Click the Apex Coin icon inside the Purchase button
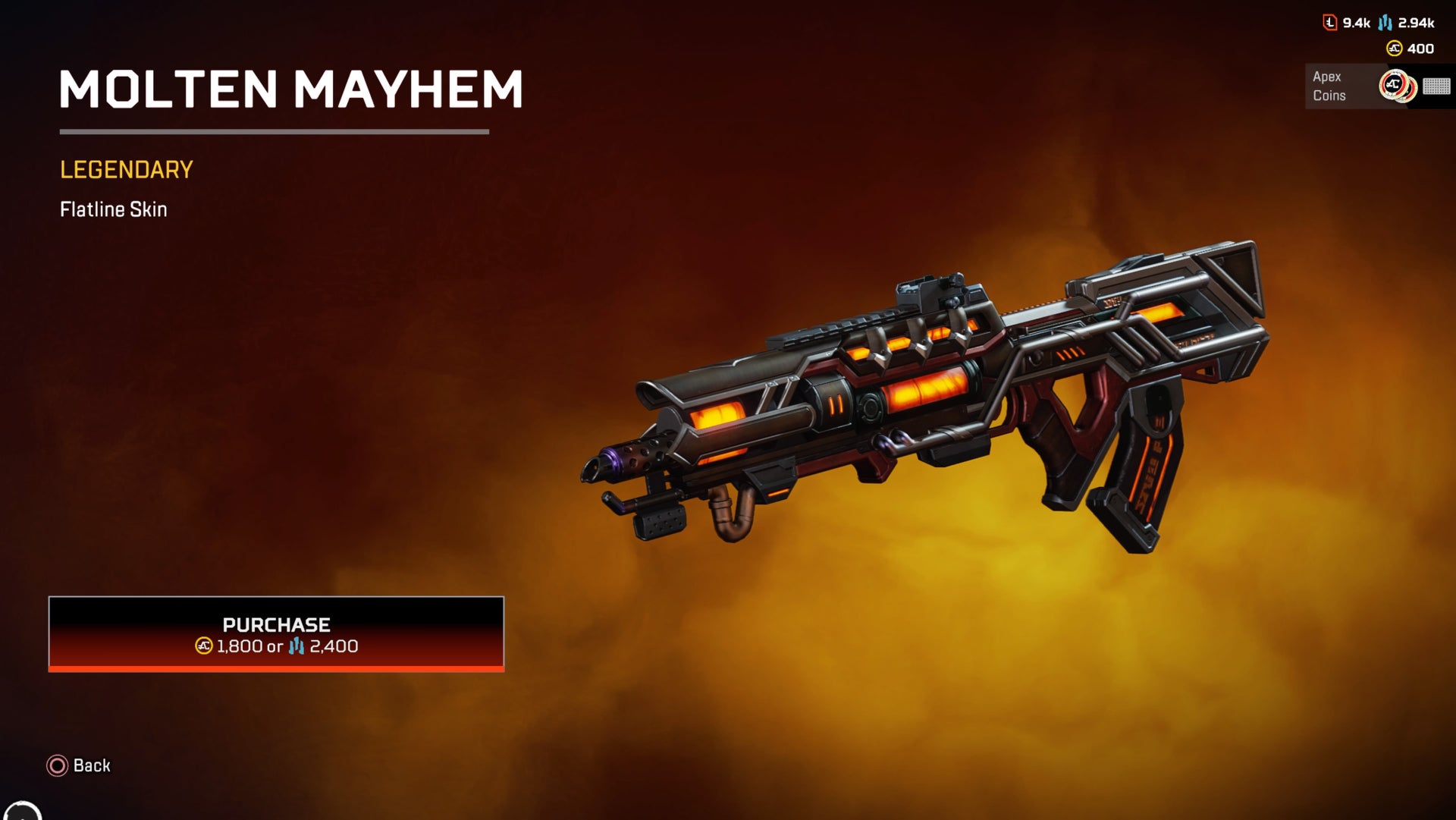The height and width of the screenshot is (820, 1456). point(203,646)
